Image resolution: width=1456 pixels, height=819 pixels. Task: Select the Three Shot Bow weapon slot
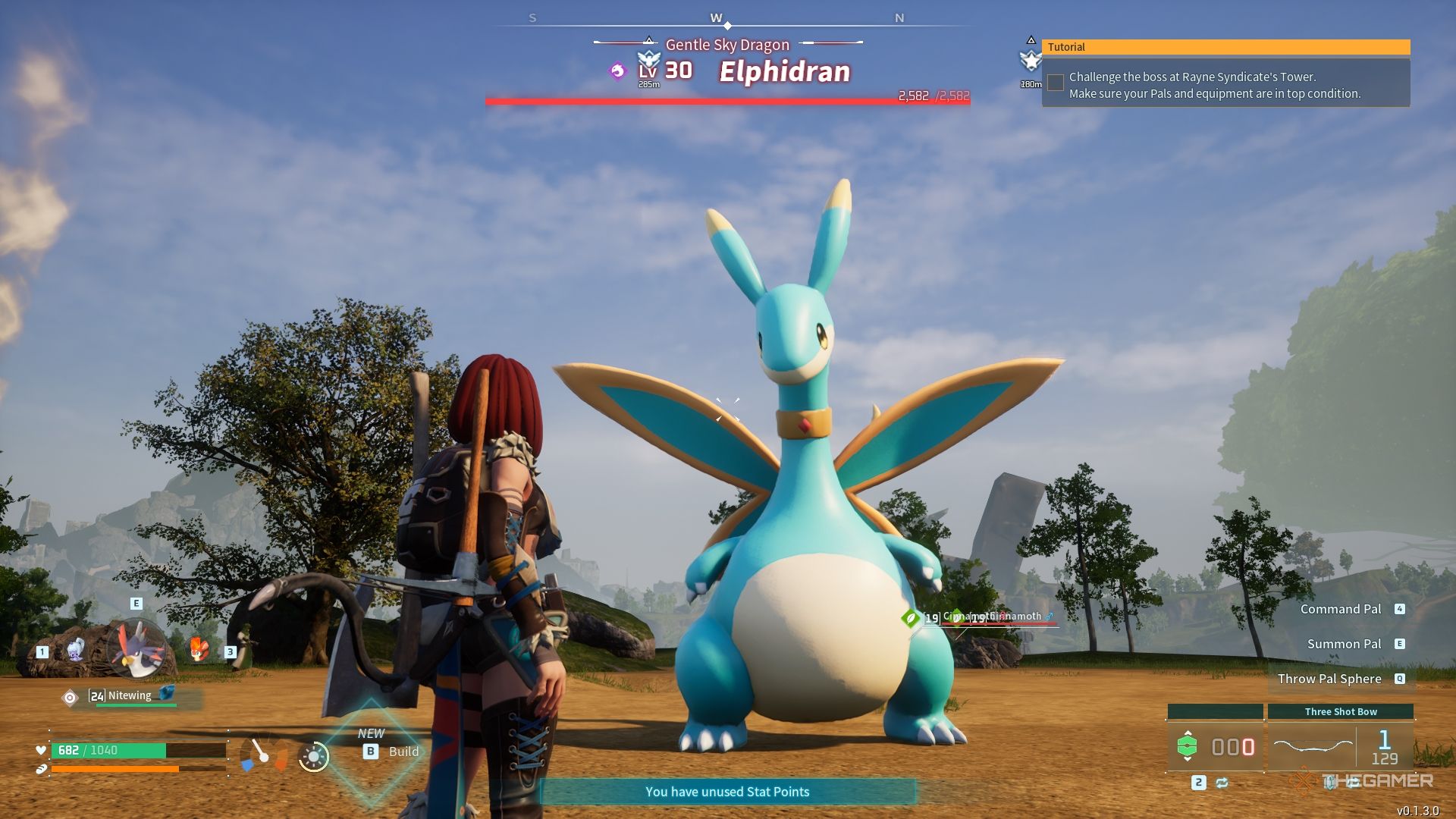tap(1341, 746)
